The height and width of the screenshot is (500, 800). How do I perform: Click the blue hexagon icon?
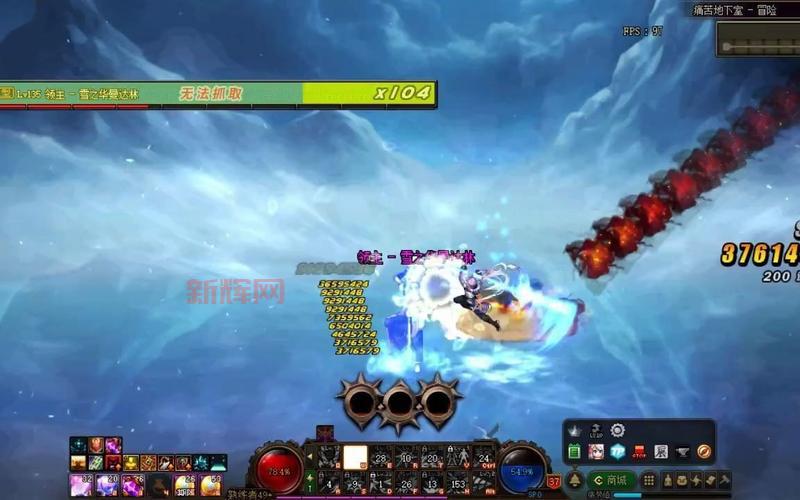(618, 452)
